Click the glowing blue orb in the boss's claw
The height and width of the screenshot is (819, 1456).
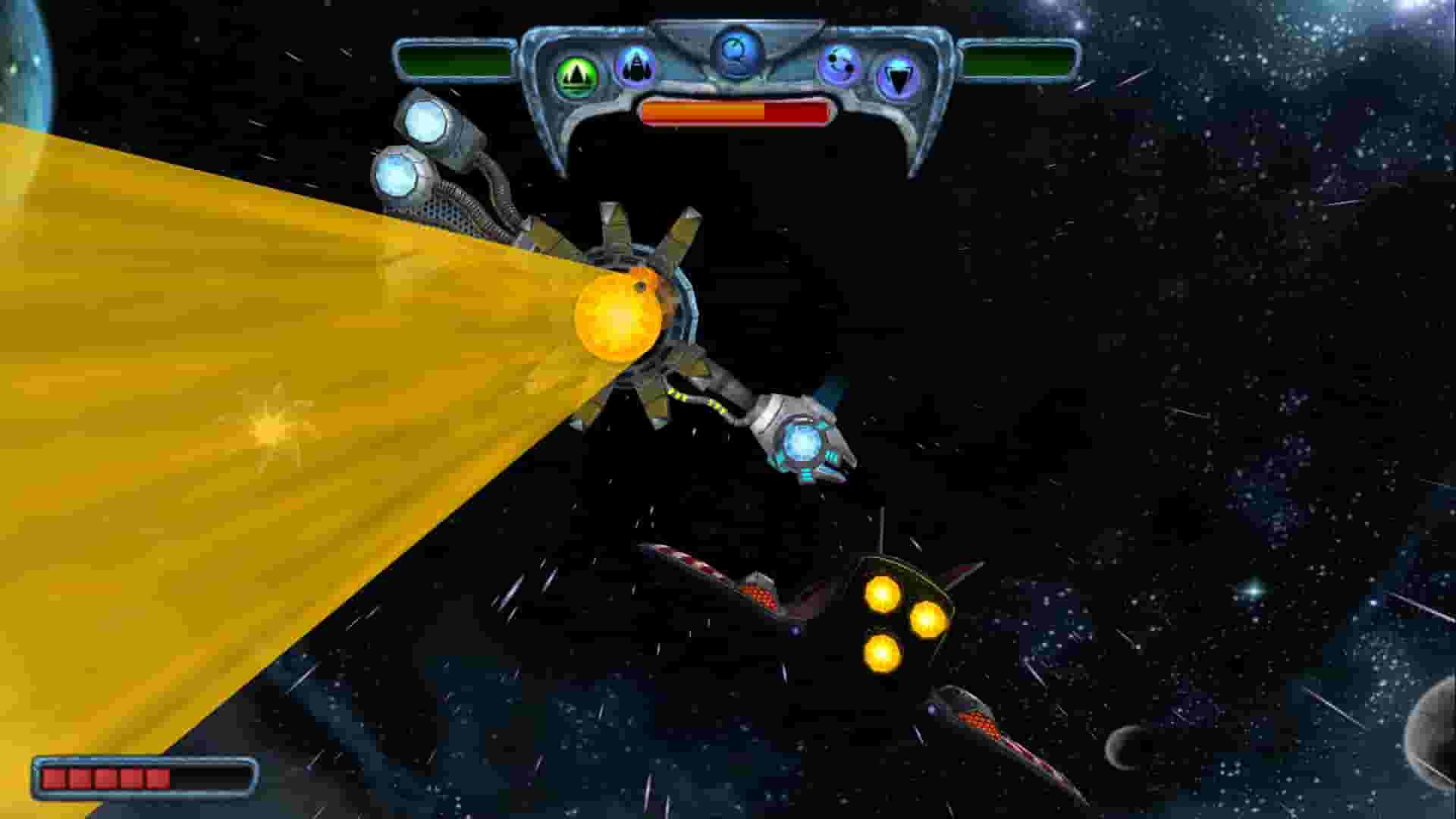tap(804, 444)
